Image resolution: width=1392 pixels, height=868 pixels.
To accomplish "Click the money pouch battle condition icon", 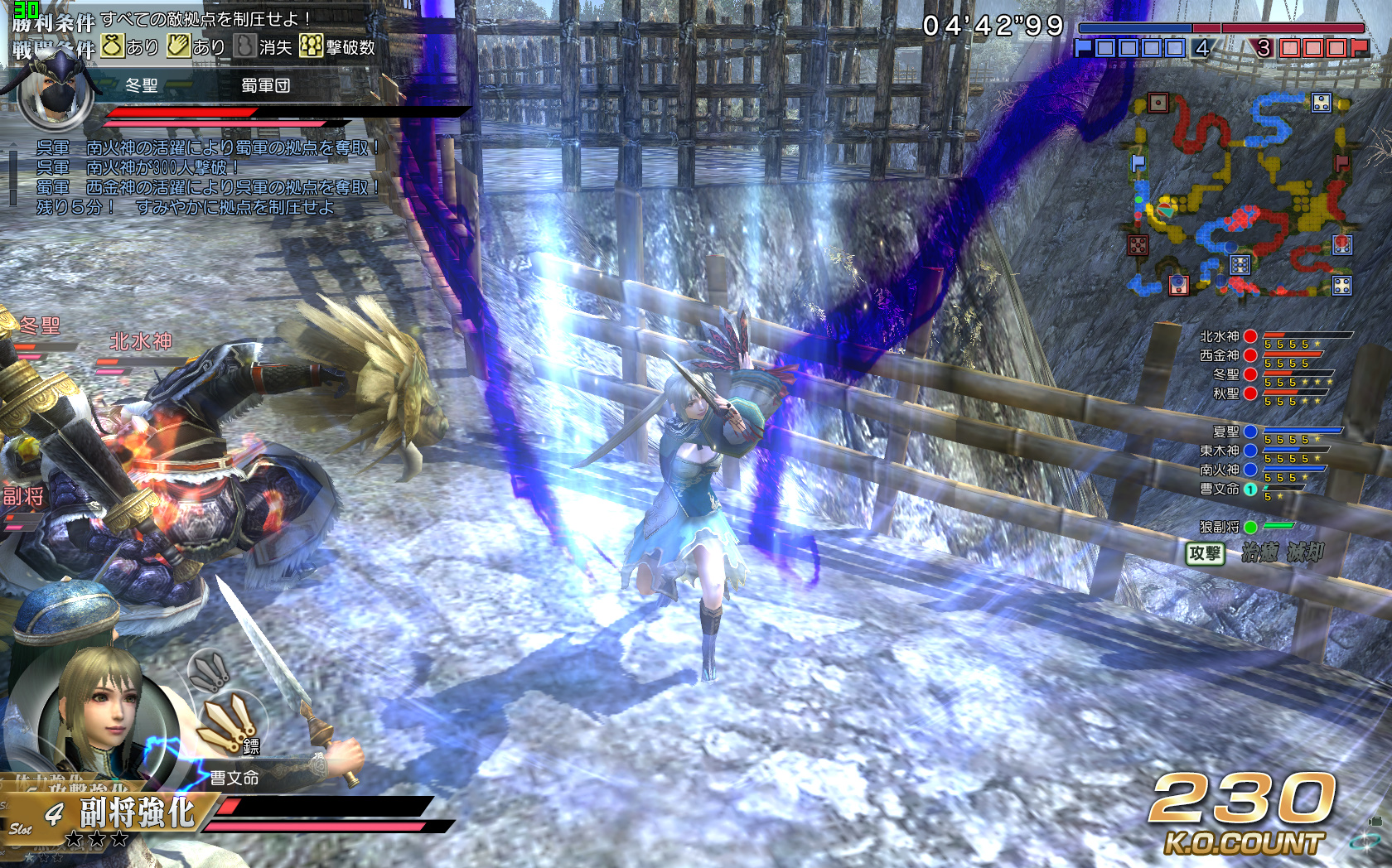I will click(x=113, y=46).
